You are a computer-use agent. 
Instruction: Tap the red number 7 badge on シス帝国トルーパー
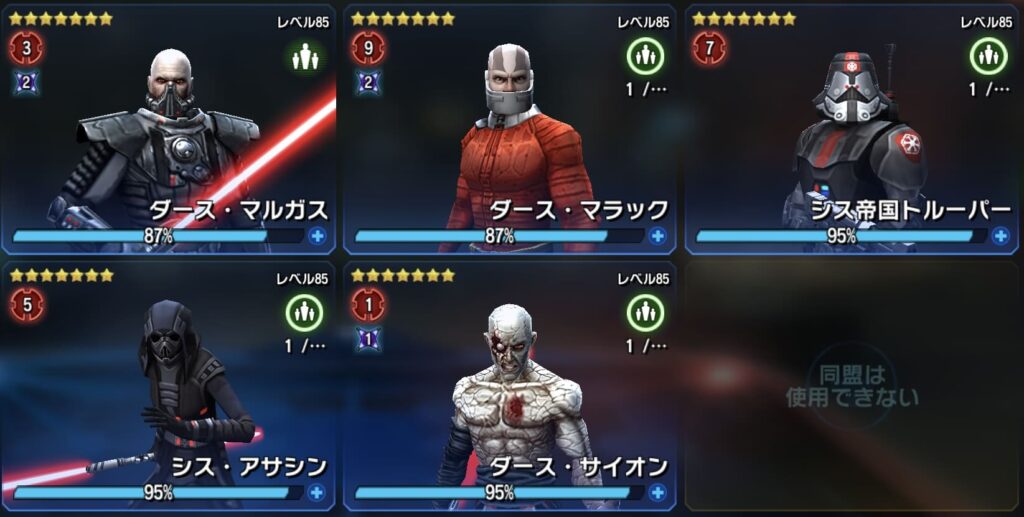[709, 48]
